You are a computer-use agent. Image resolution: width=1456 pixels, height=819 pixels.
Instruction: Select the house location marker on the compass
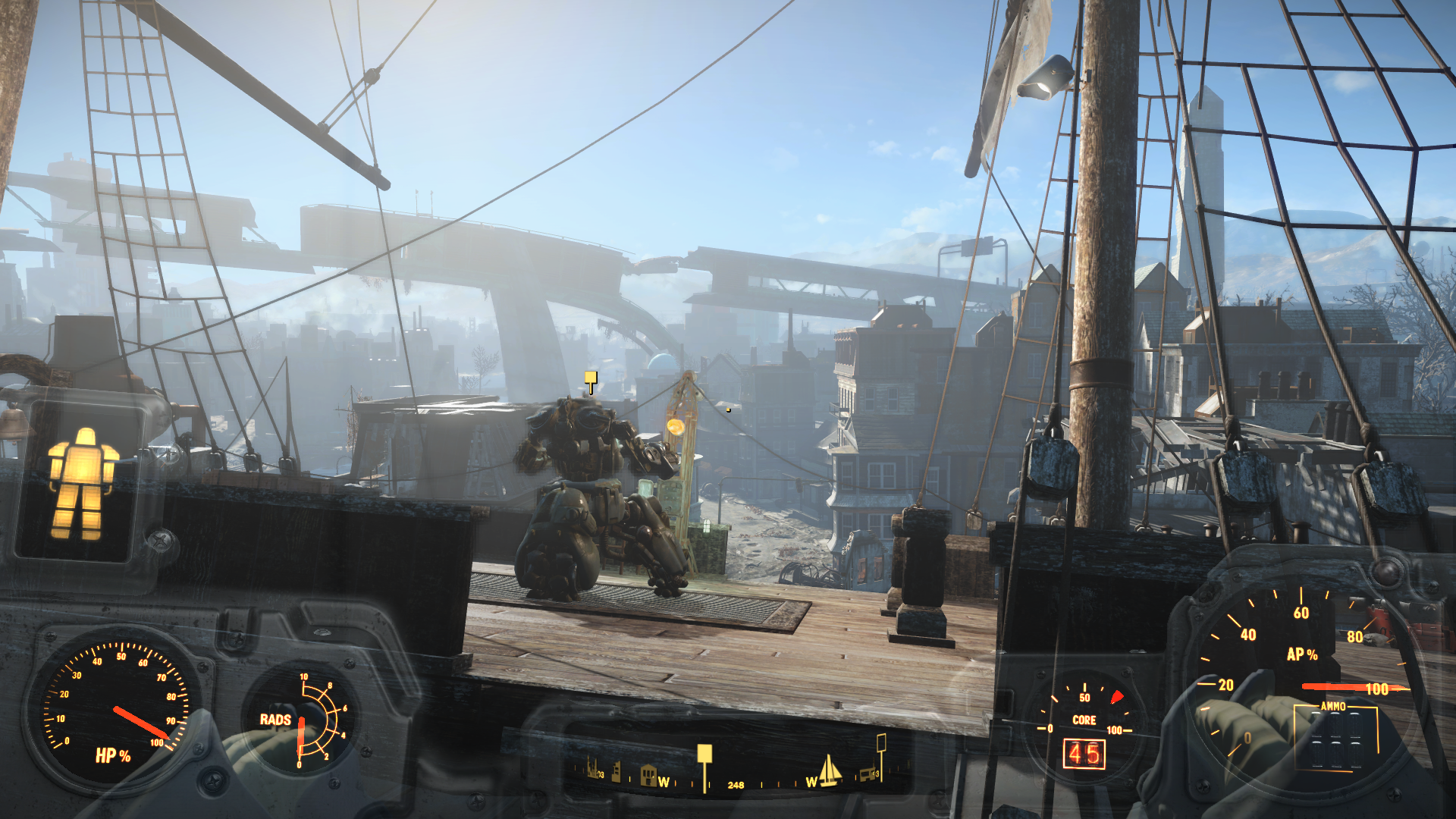pyautogui.click(x=648, y=775)
